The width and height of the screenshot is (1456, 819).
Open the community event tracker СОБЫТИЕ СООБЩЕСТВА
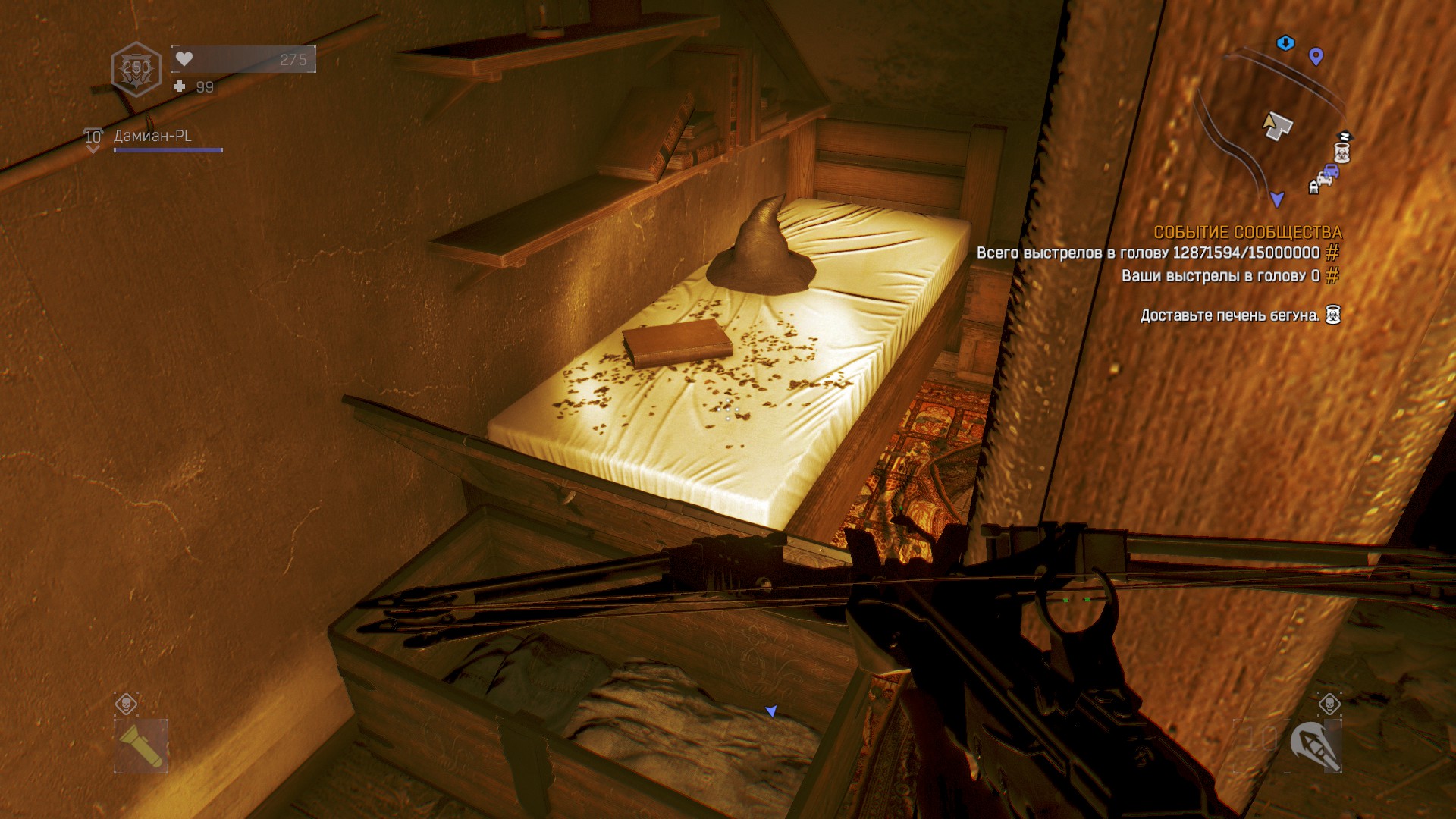tap(1247, 233)
